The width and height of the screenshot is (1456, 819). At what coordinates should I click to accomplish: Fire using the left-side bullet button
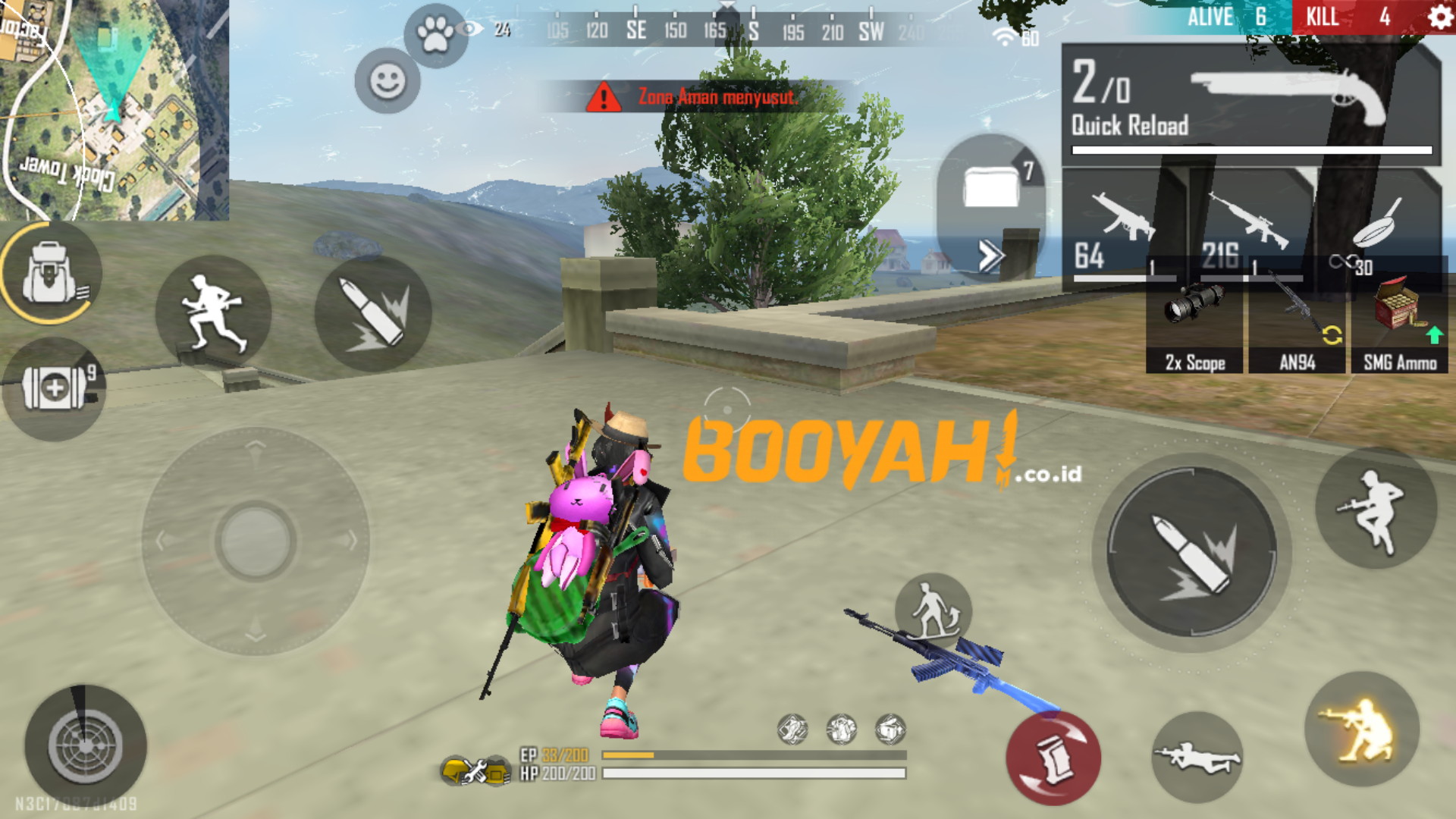[373, 314]
